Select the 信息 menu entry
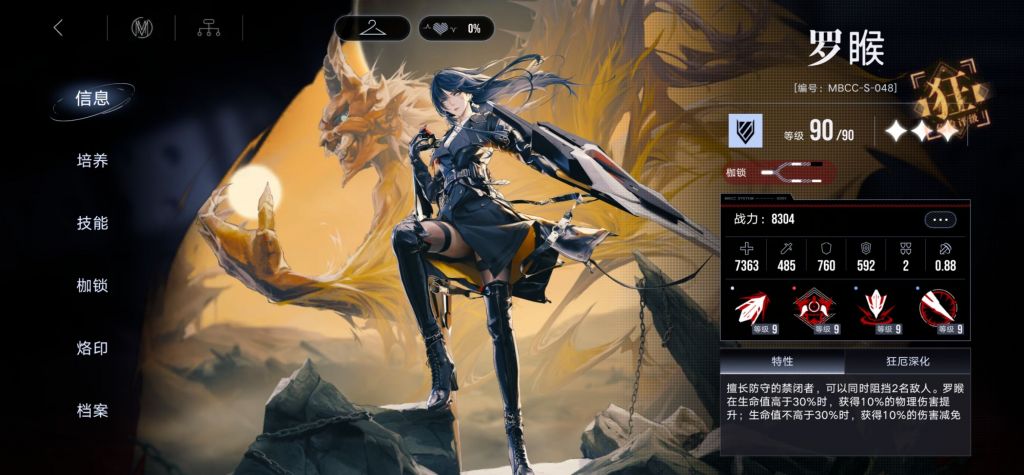The height and width of the screenshot is (475, 1024). tap(92, 98)
